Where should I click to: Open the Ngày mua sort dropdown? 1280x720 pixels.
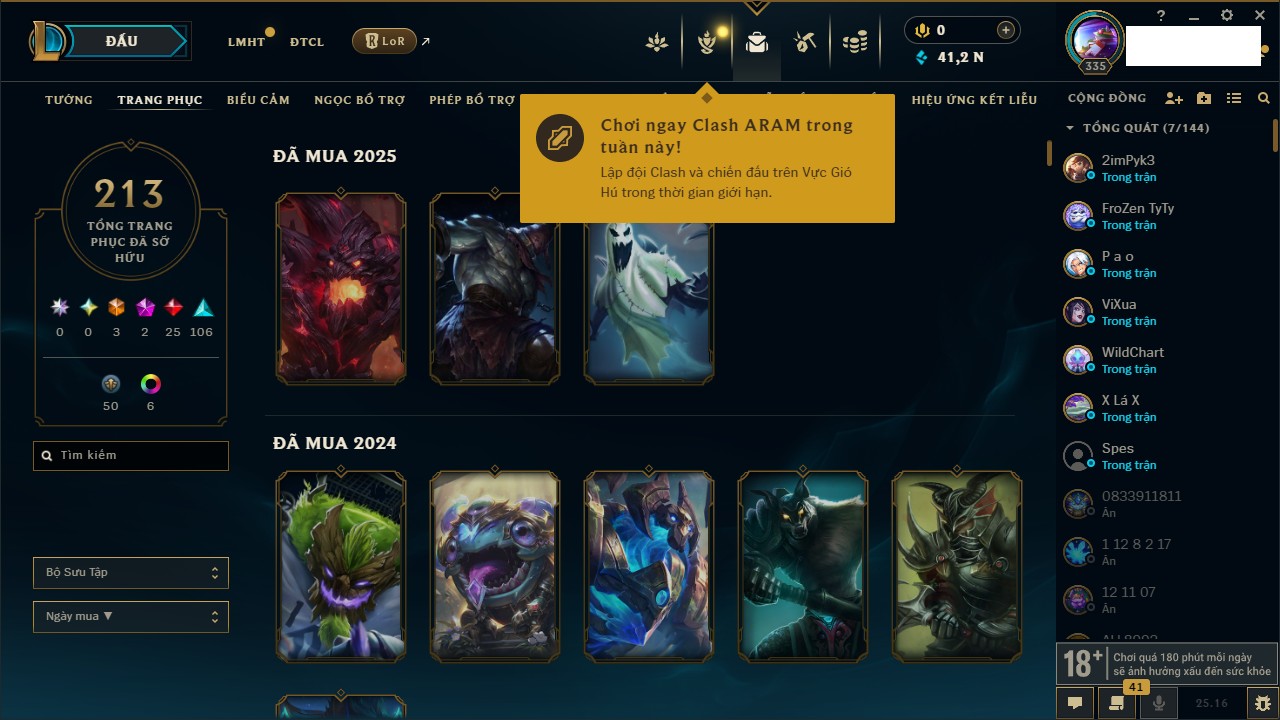pos(131,617)
